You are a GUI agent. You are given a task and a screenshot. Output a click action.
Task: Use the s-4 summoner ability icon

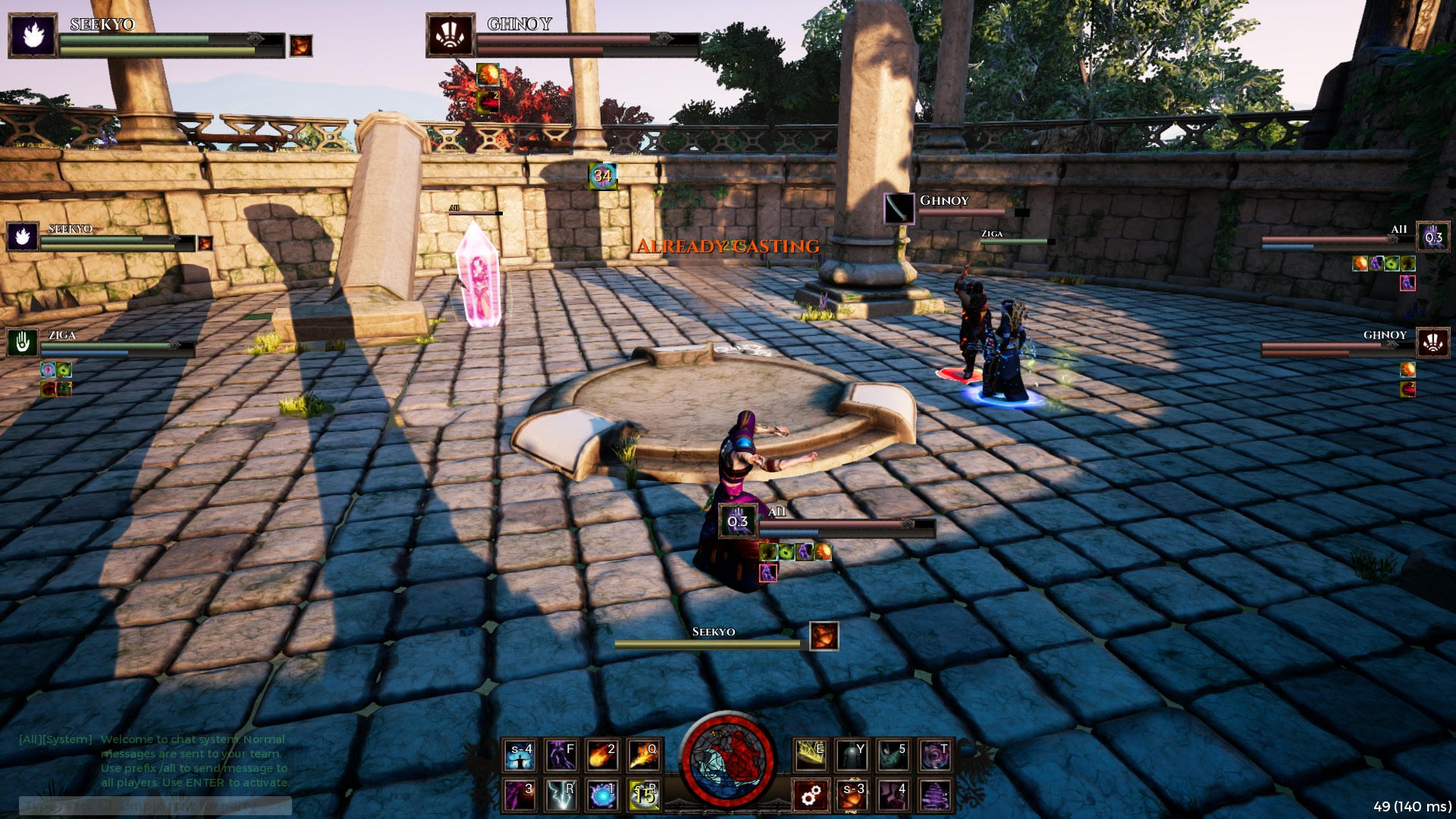click(x=520, y=754)
